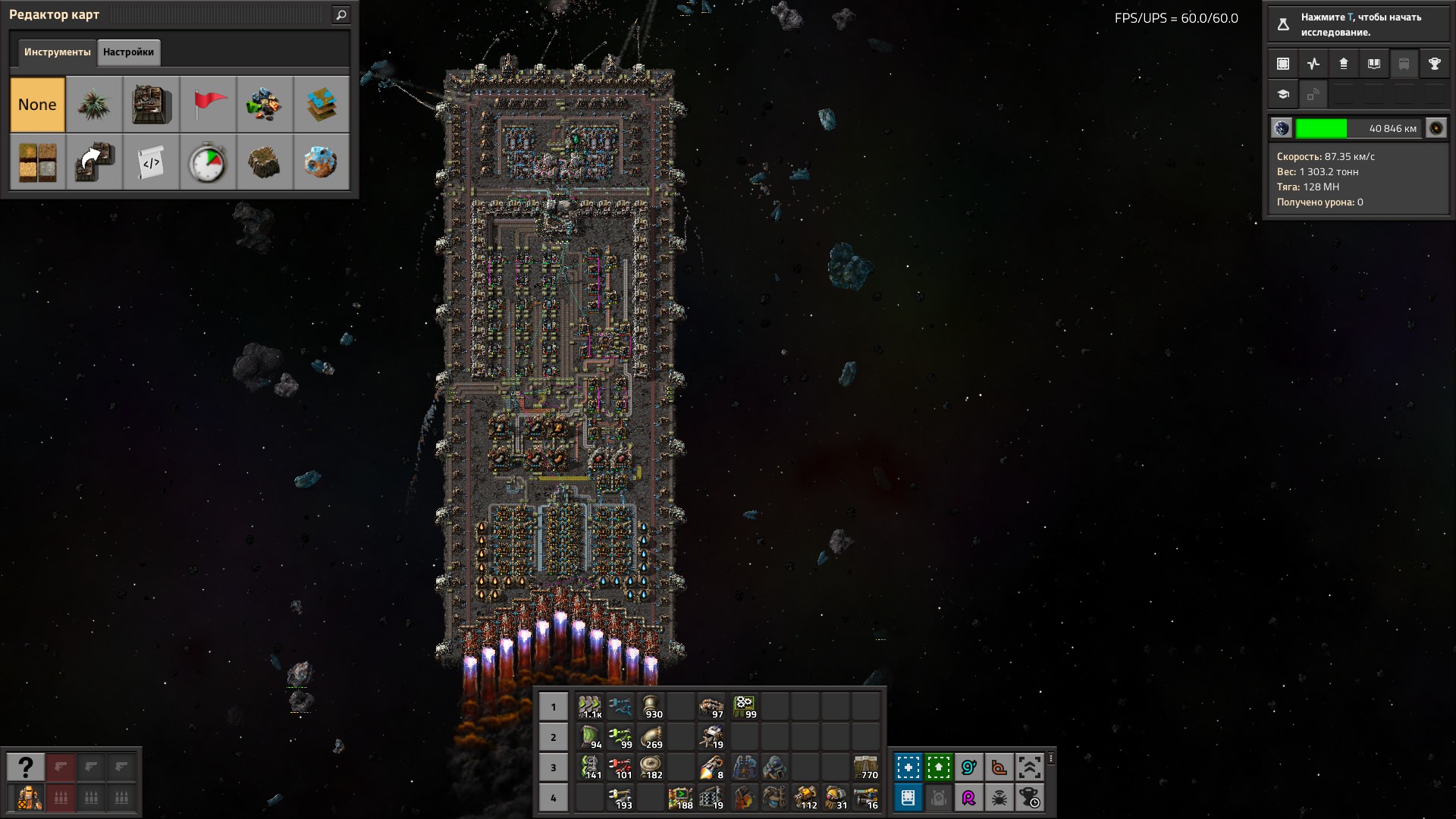Open the script scroll editor tool
Viewport: 1456px width, 819px height.
(151, 162)
